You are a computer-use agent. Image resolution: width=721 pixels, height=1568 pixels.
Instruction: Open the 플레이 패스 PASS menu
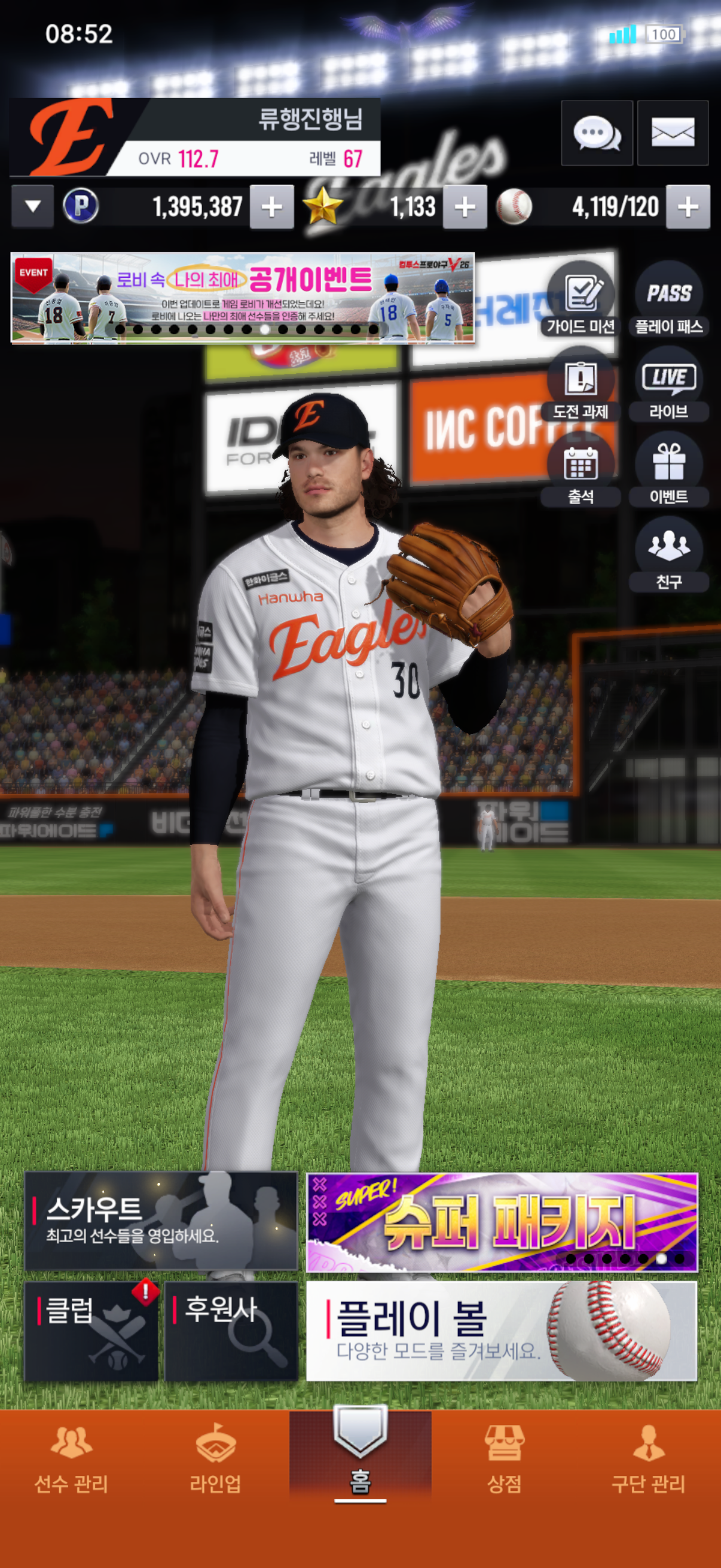(x=668, y=300)
